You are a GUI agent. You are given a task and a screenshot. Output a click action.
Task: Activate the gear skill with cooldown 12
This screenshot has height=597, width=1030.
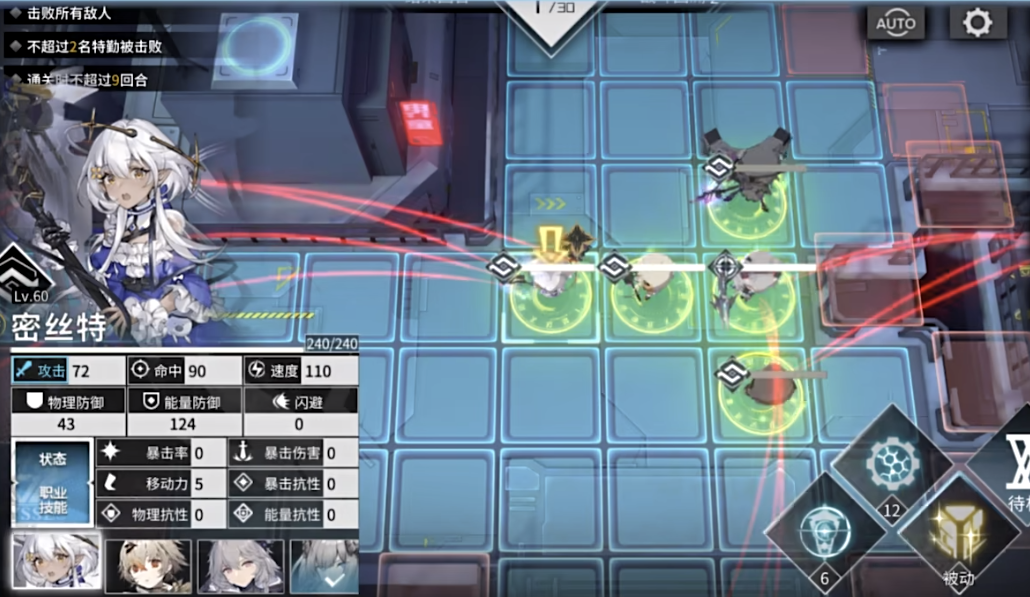[887, 467]
